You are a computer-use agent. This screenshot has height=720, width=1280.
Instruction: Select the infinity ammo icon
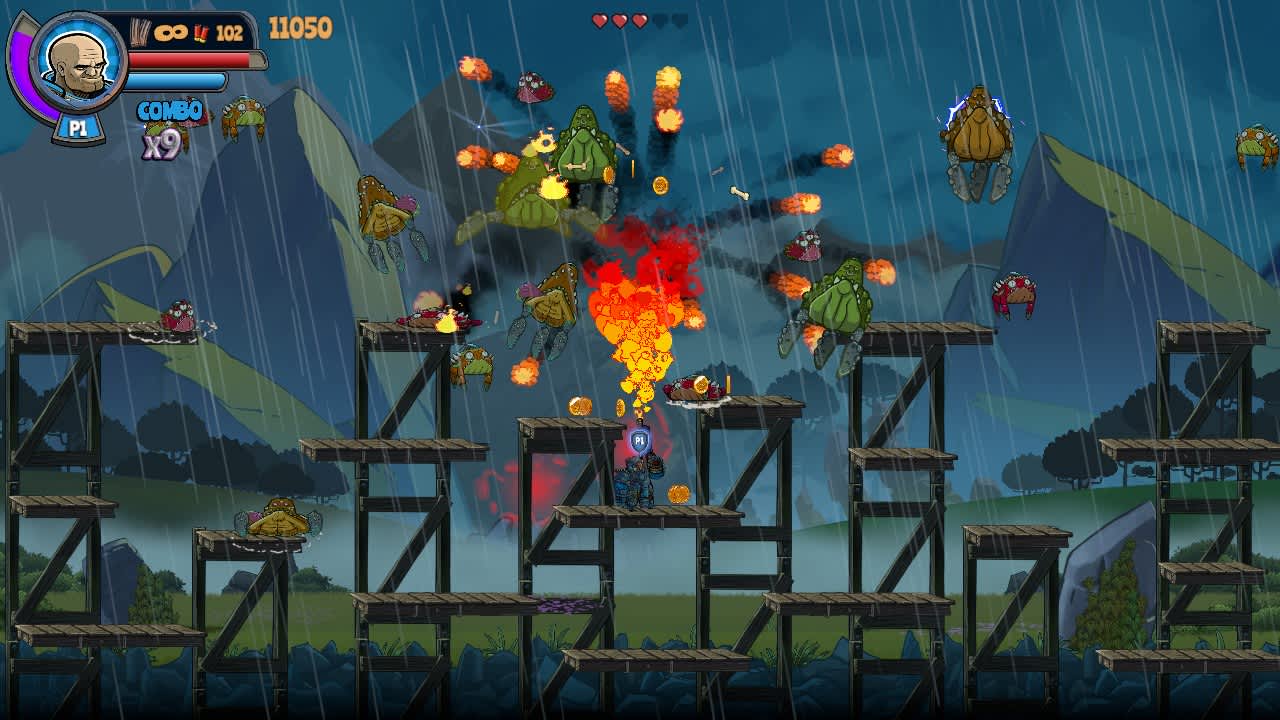click(x=171, y=33)
